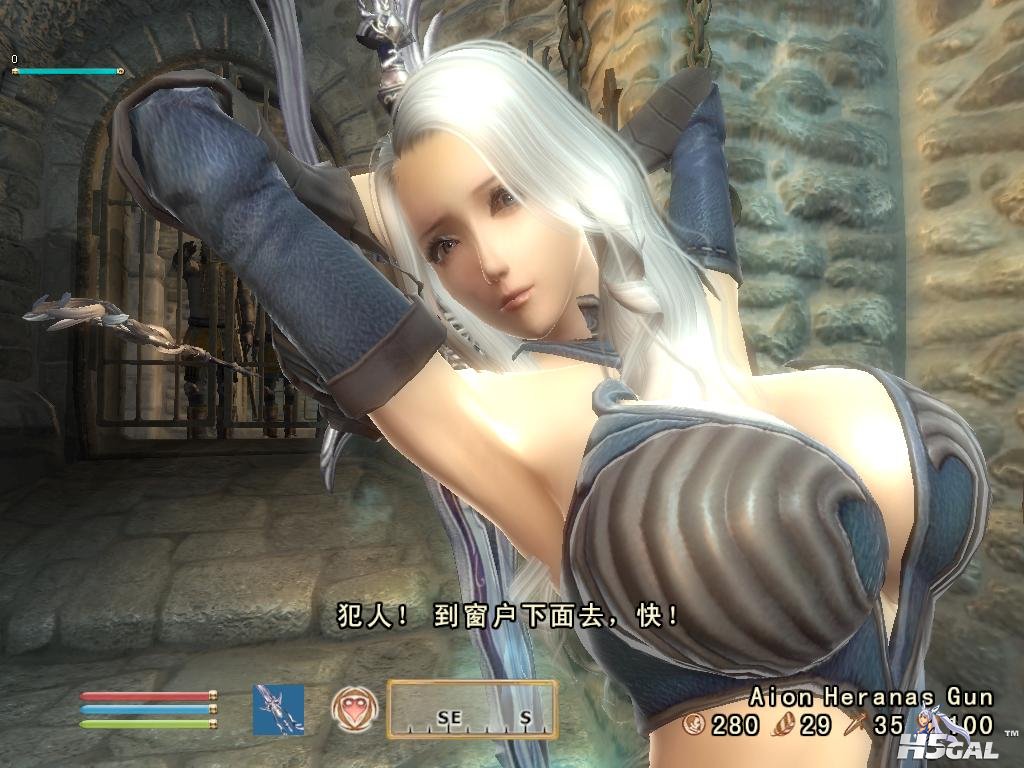Click the compass heading bar
The height and width of the screenshot is (768, 1024).
coord(472,709)
